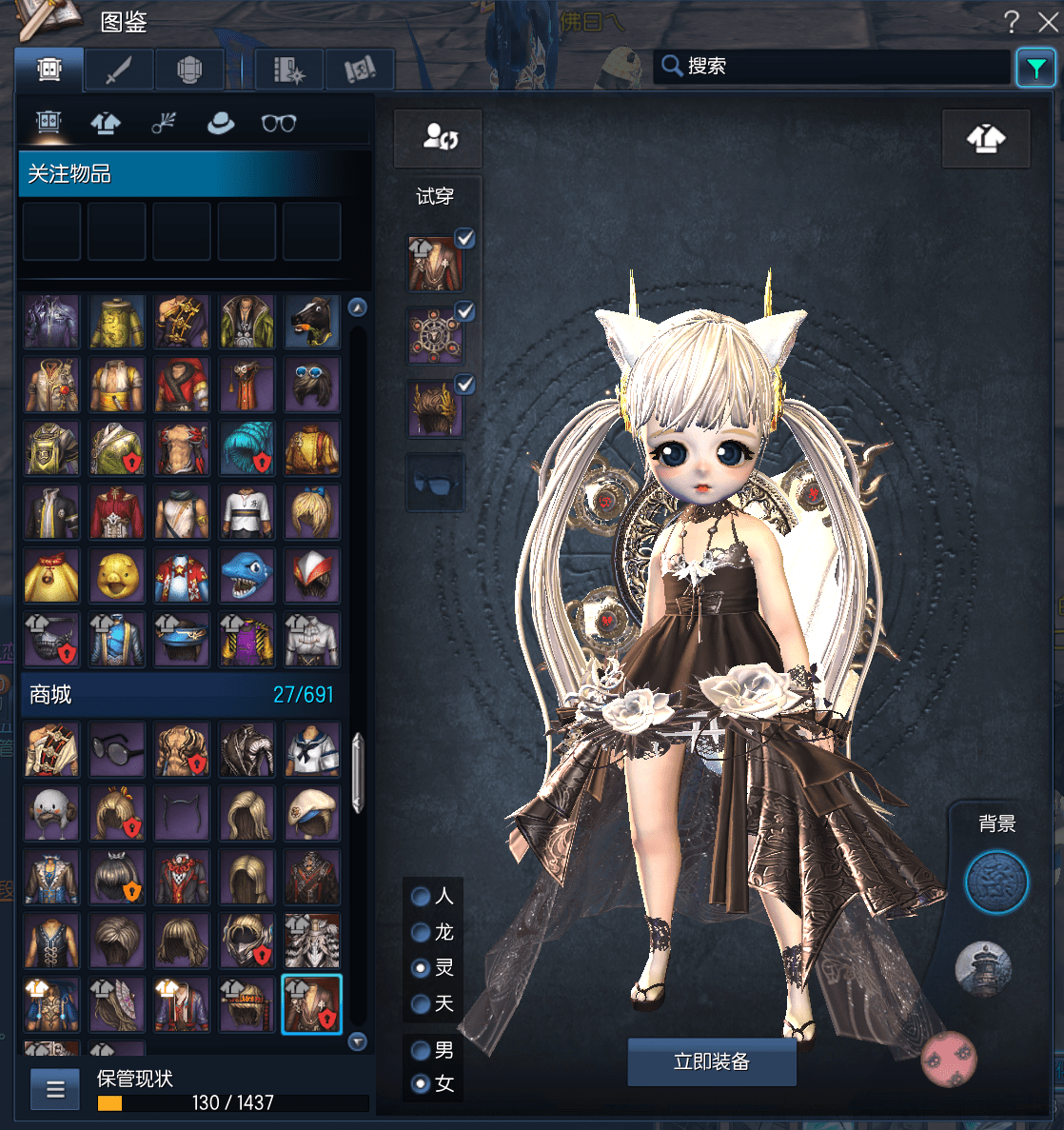
Task: Pick the pagoda building background
Action: click(x=983, y=969)
